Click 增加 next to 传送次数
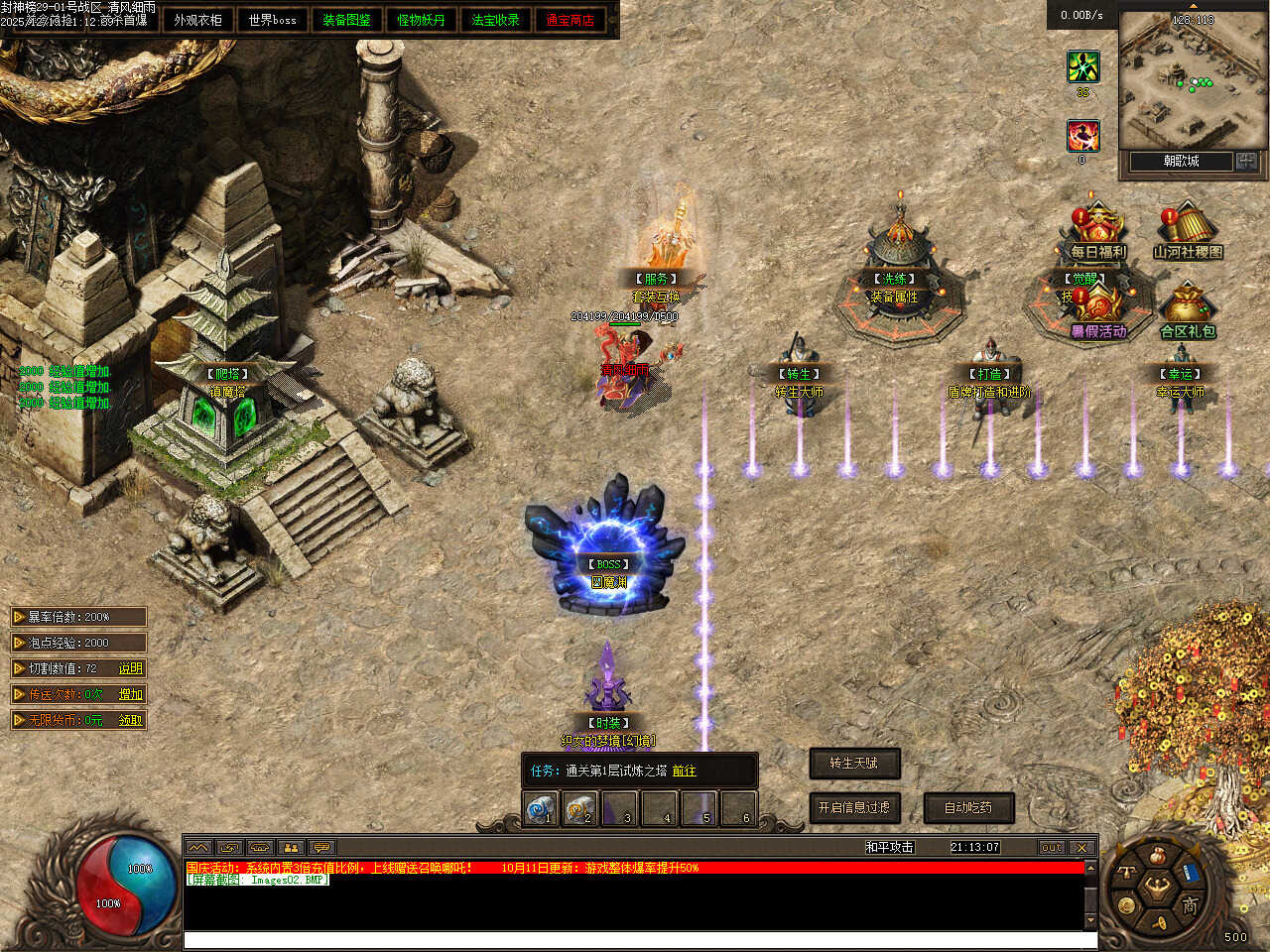1270x952 pixels. 131,694
